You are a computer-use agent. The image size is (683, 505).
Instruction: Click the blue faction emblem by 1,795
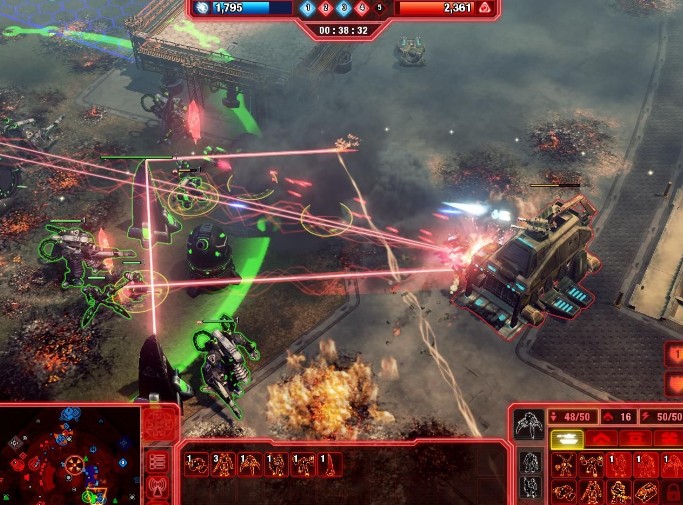click(201, 8)
